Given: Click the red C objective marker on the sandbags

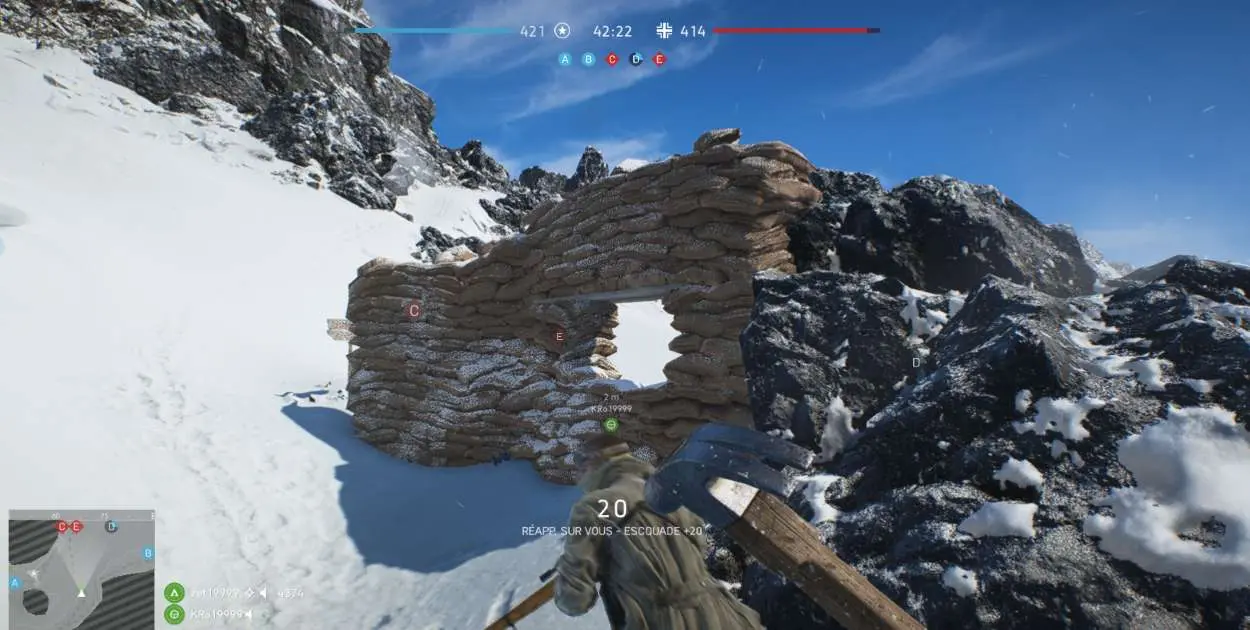Looking at the screenshot, I should [x=414, y=311].
